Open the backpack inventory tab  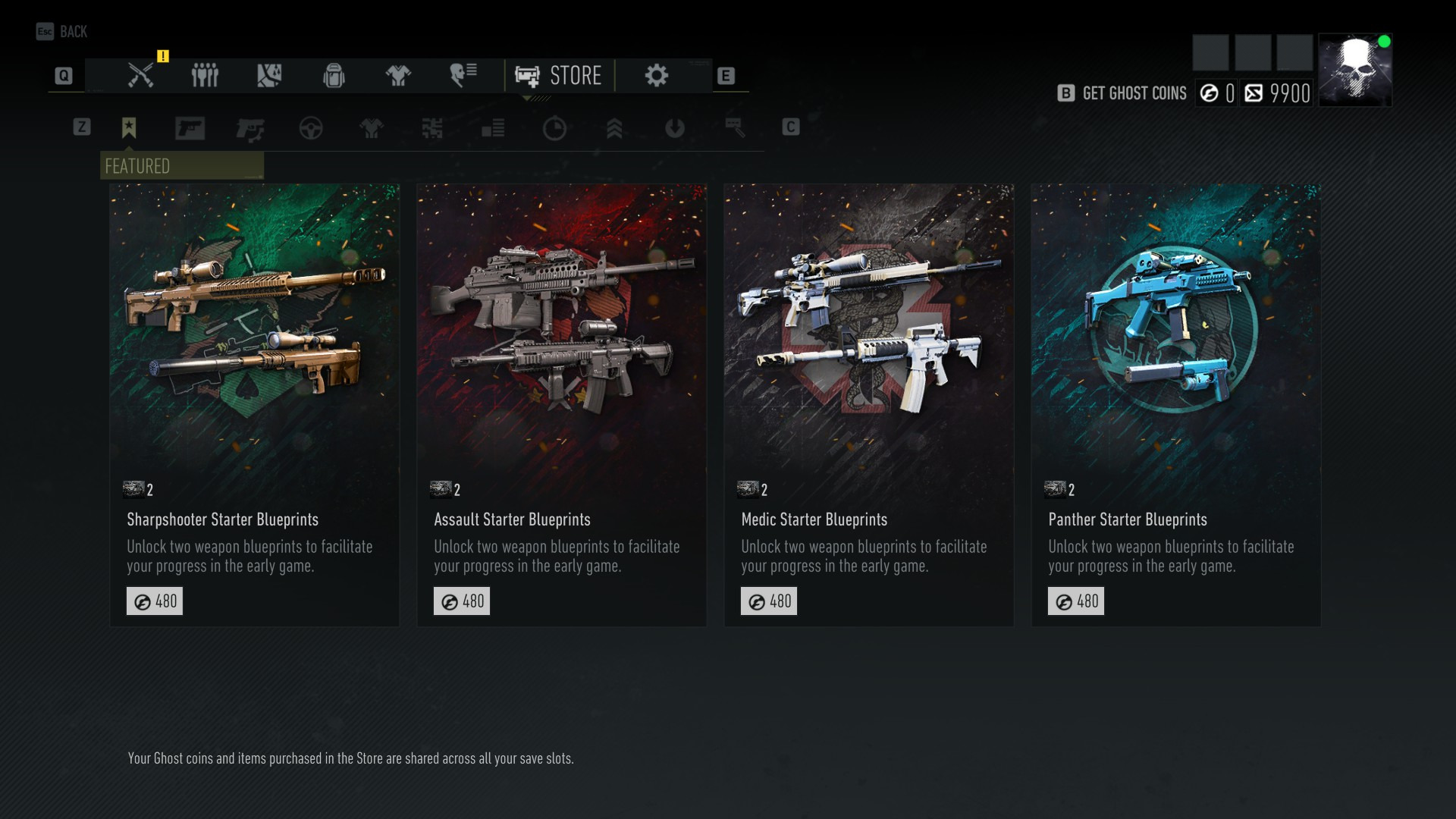[334, 76]
